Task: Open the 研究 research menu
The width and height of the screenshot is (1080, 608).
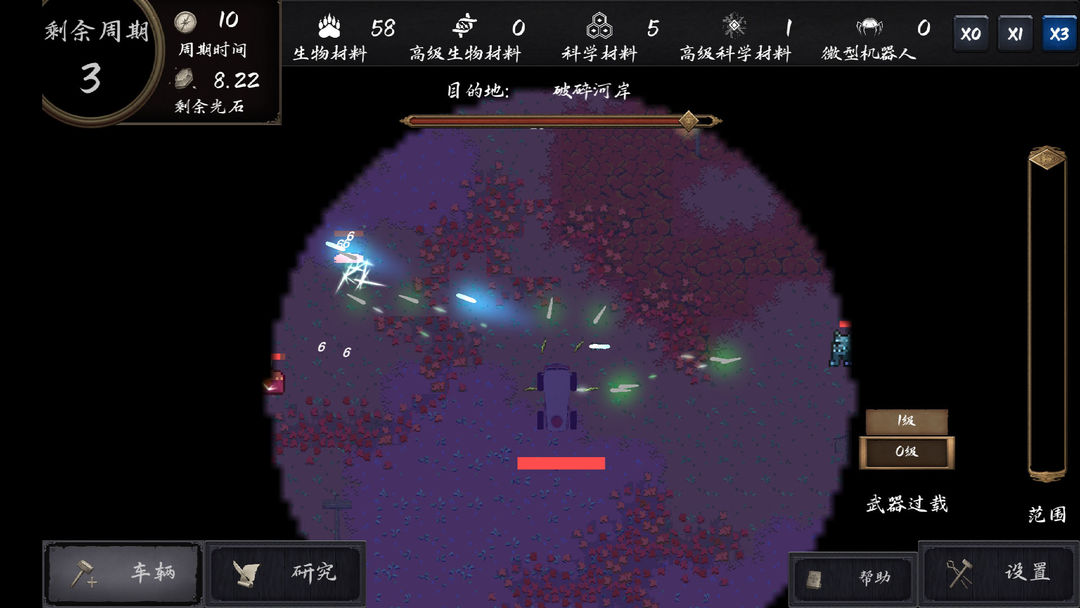Action: [x=286, y=573]
